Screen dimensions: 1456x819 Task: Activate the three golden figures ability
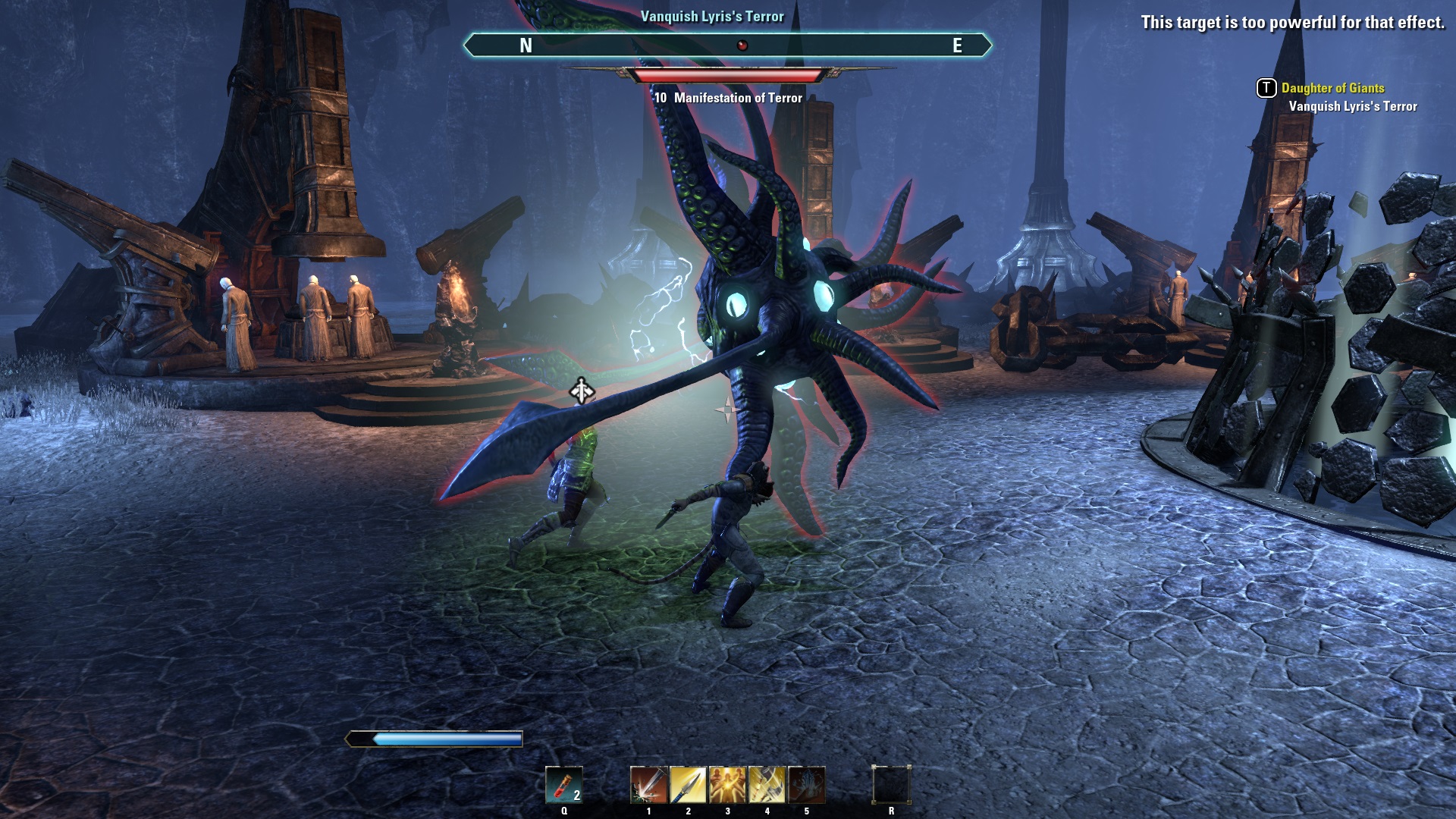click(727, 784)
